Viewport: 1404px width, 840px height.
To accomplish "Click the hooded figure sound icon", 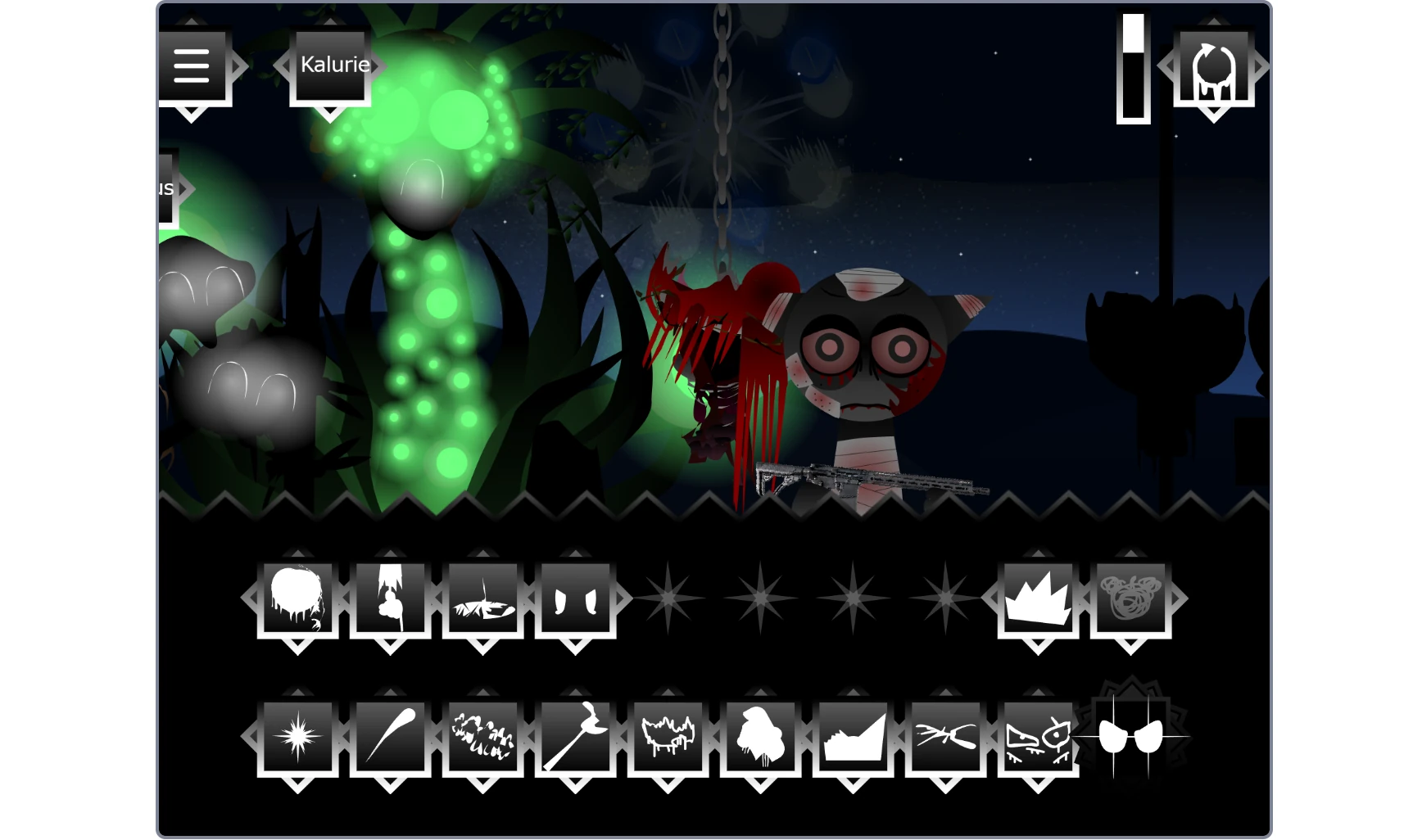I will click(763, 737).
